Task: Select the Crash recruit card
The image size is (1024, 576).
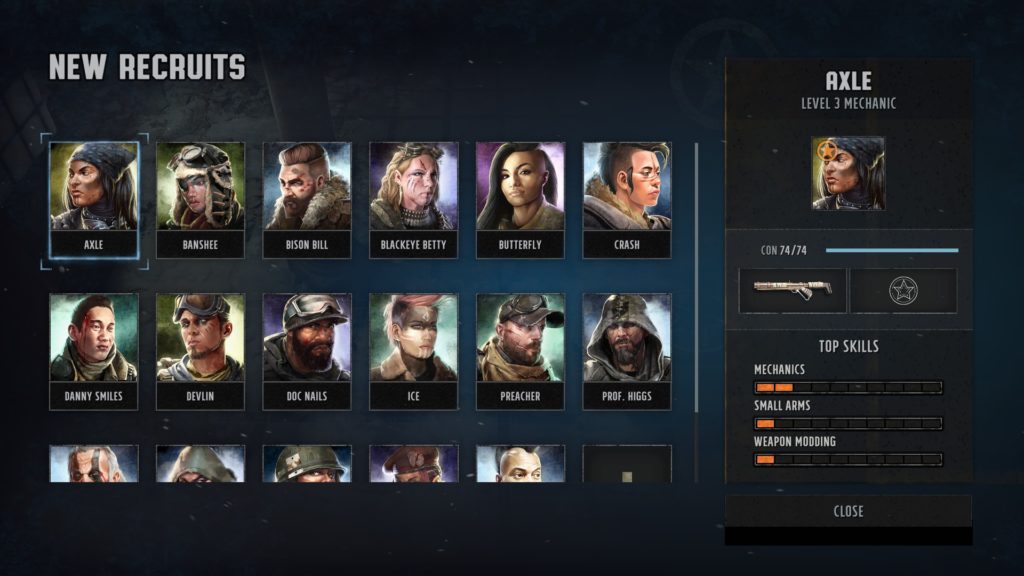Action: (x=627, y=198)
